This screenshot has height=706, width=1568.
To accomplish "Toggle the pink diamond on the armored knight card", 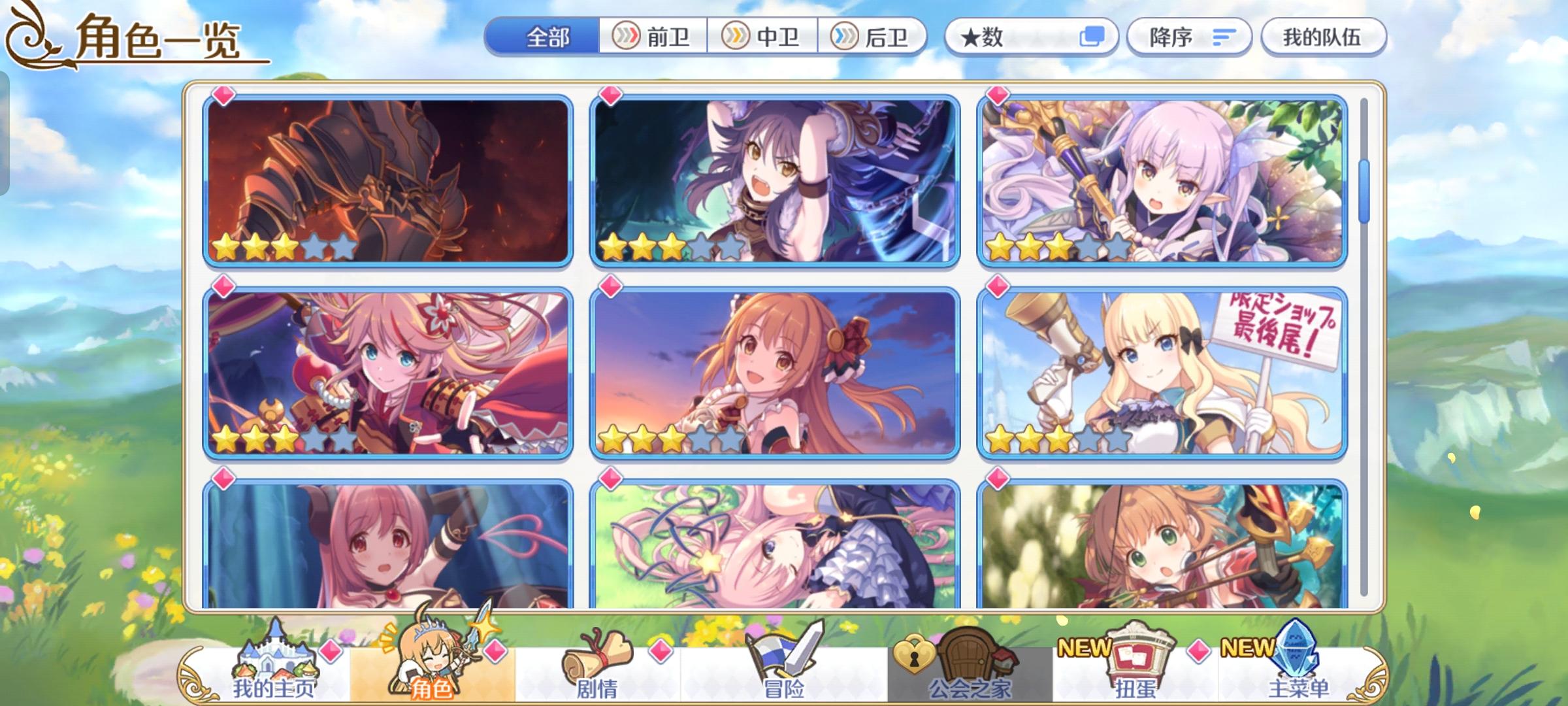I will click(x=224, y=96).
